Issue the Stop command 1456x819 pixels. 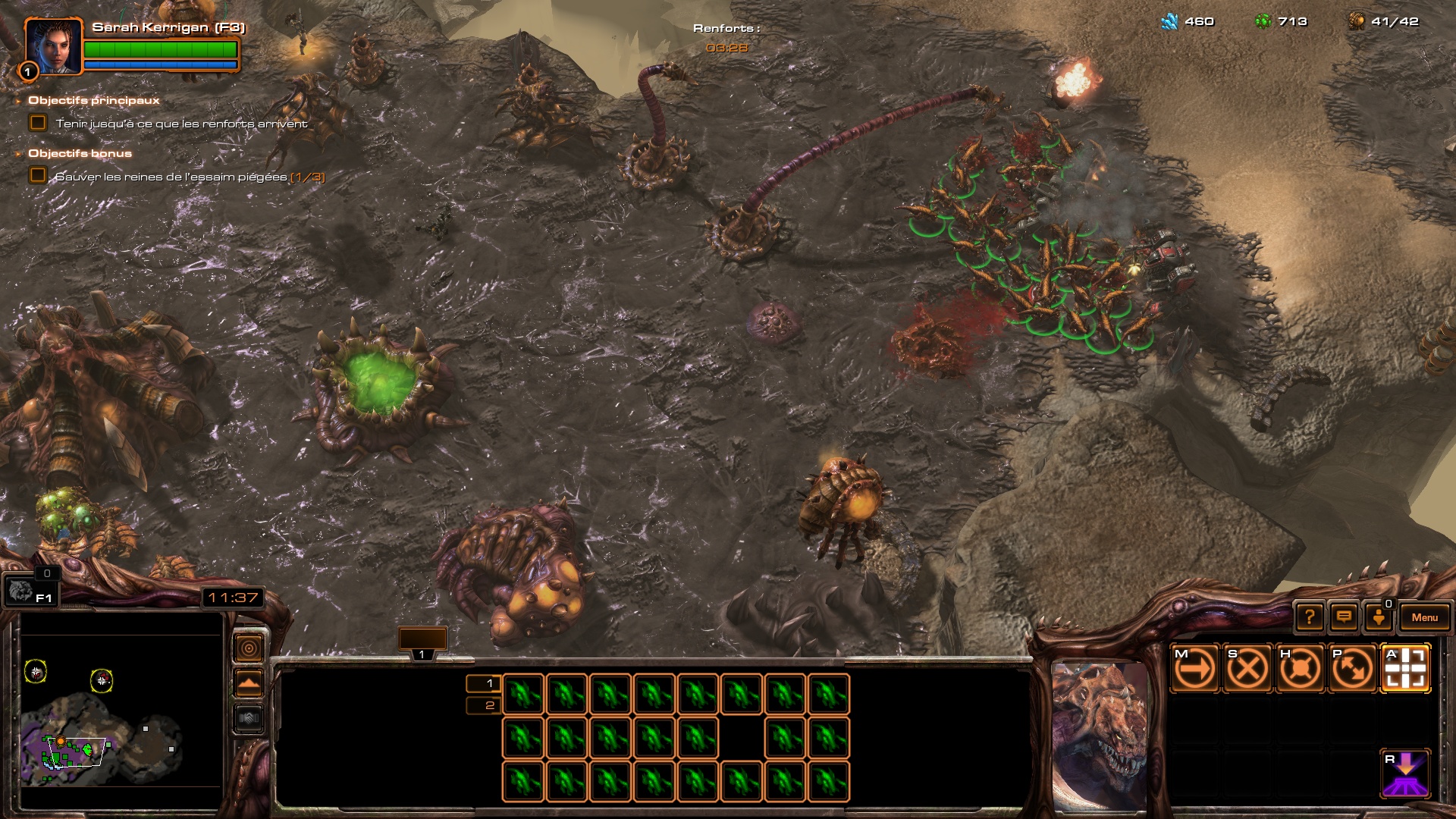click(1247, 669)
